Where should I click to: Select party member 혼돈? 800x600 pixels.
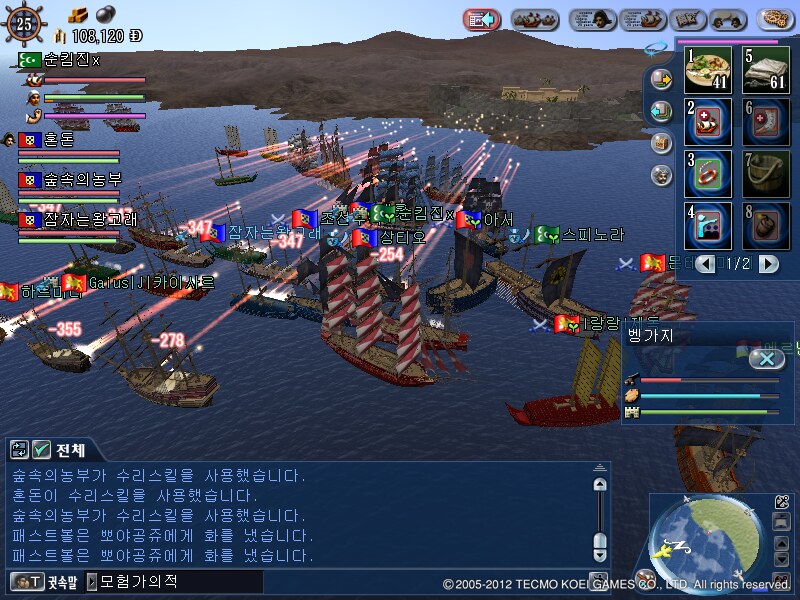tap(58, 140)
